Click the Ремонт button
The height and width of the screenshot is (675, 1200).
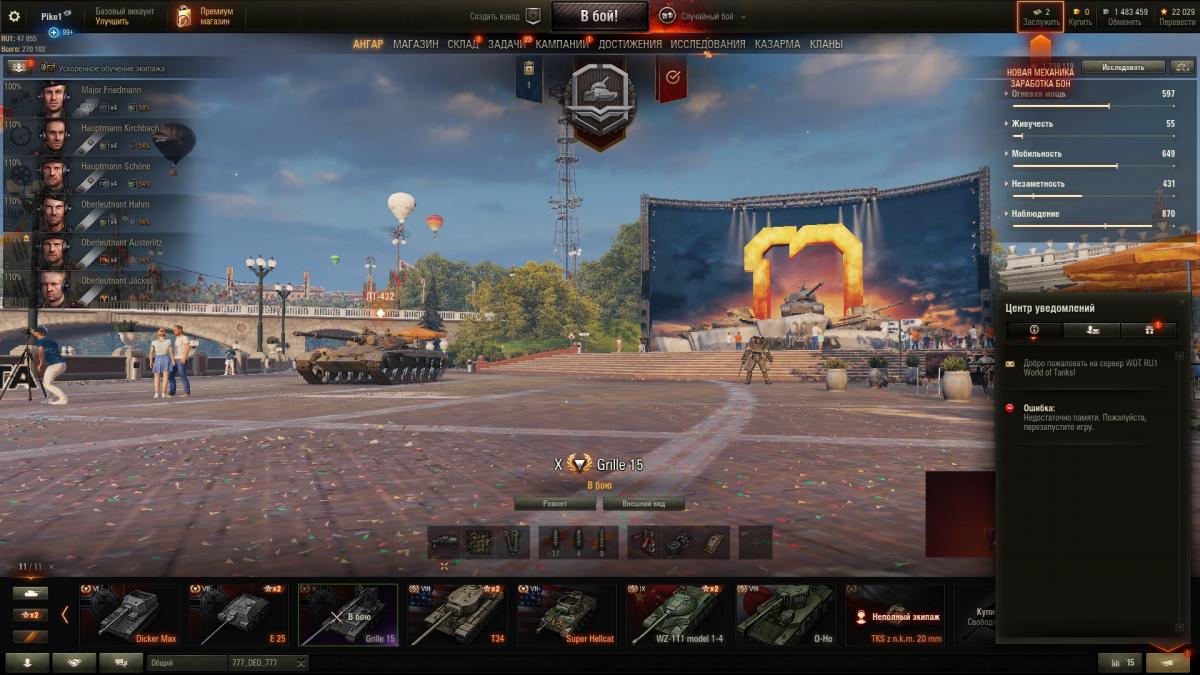click(555, 504)
